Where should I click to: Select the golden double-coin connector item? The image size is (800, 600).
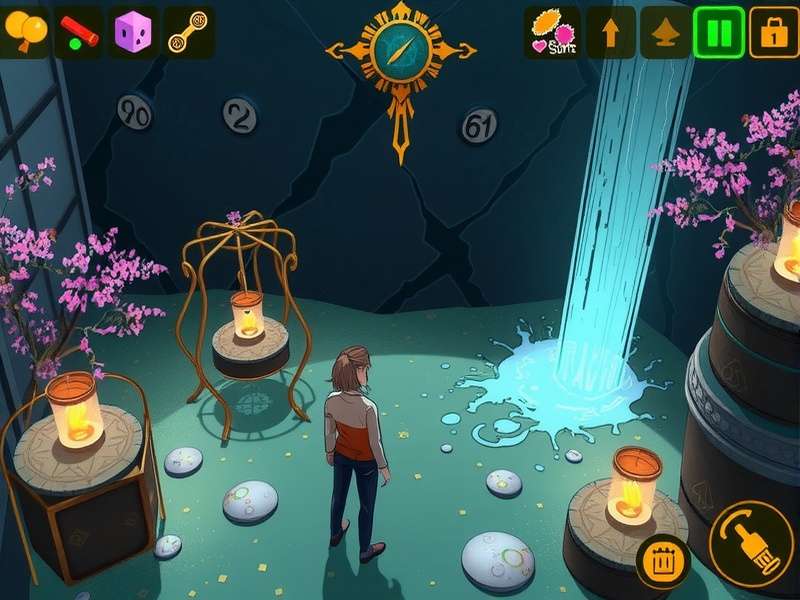(x=188, y=32)
